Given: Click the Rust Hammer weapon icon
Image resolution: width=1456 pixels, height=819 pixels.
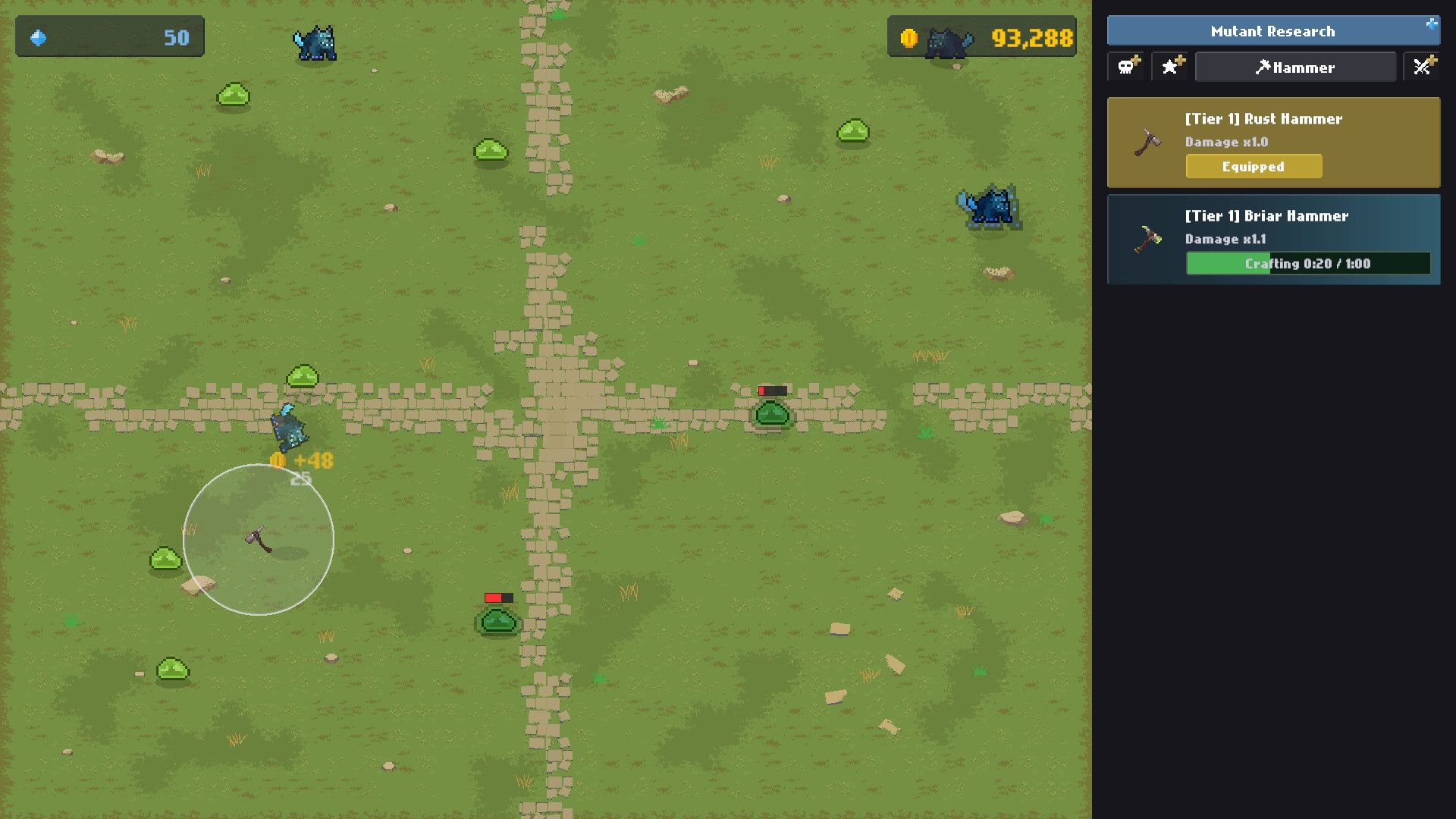Looking at the screenshot, I should click(x=1147, y=141).
